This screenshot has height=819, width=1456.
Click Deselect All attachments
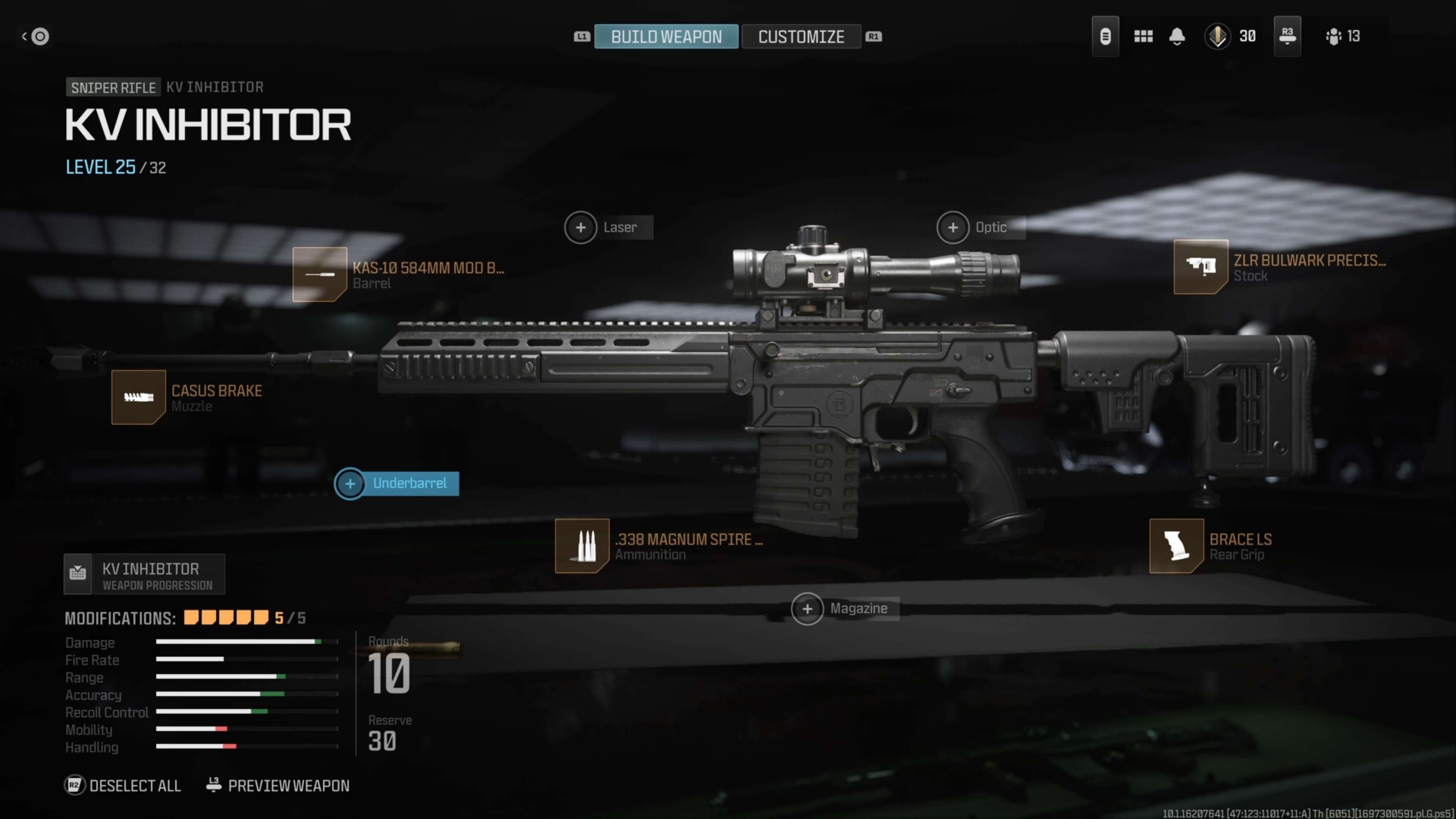point(122,785)
